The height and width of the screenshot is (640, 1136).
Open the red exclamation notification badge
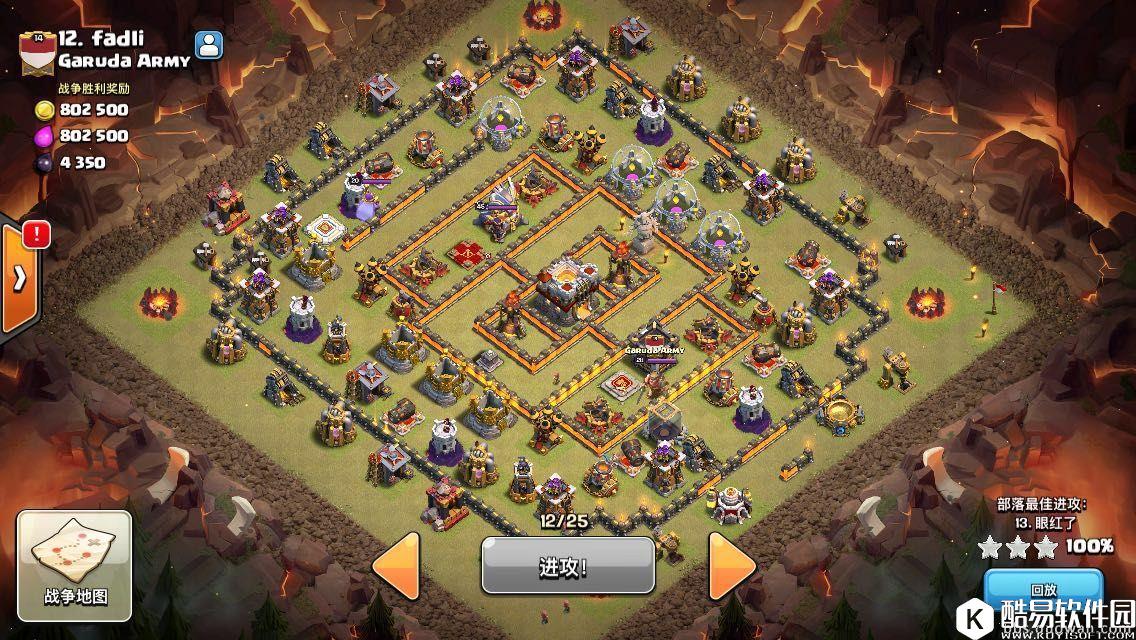pos(37,234)
